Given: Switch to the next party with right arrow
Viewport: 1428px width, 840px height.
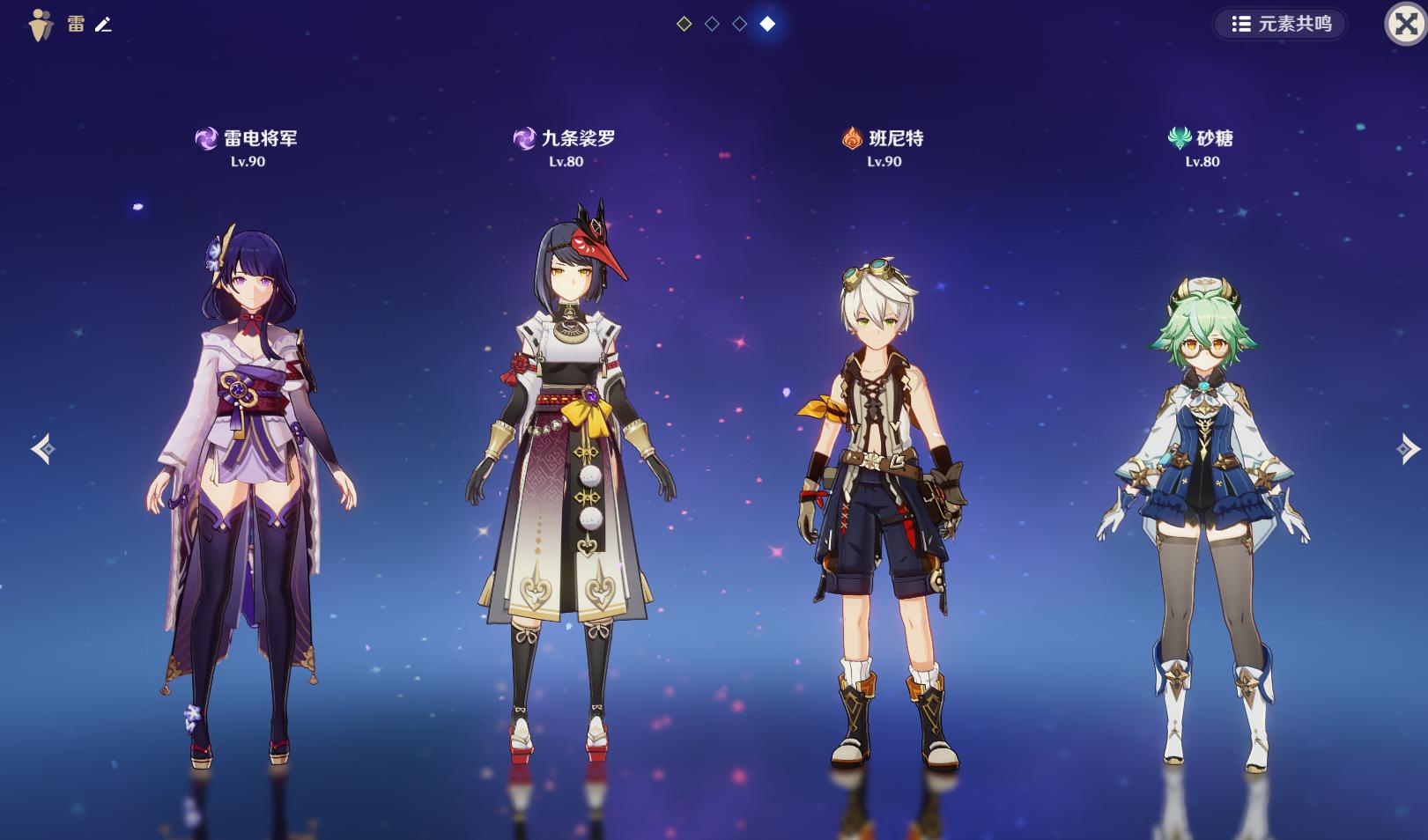Looking at the screenshot, I should (1407, 449).
